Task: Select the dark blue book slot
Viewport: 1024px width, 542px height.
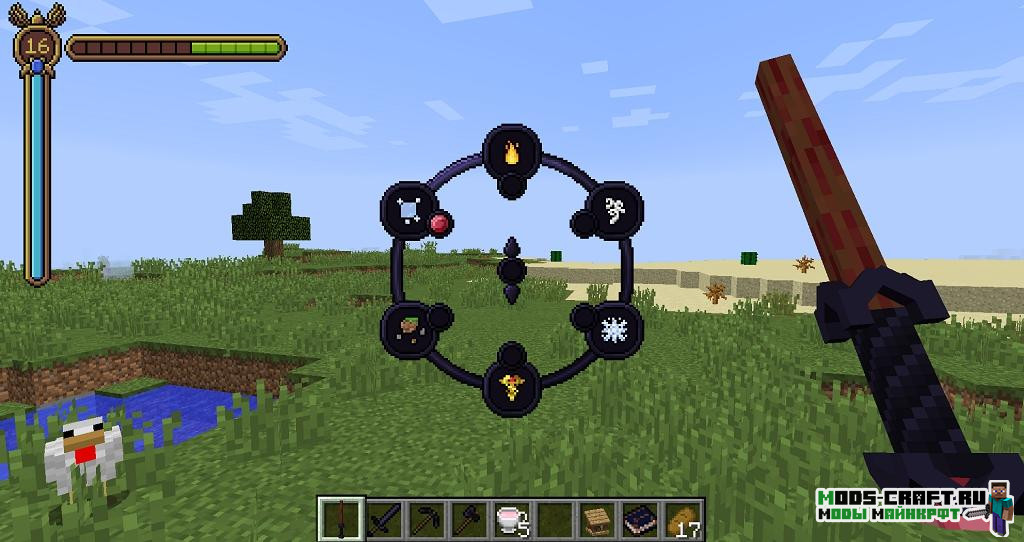Action: (x=638, y=518)
